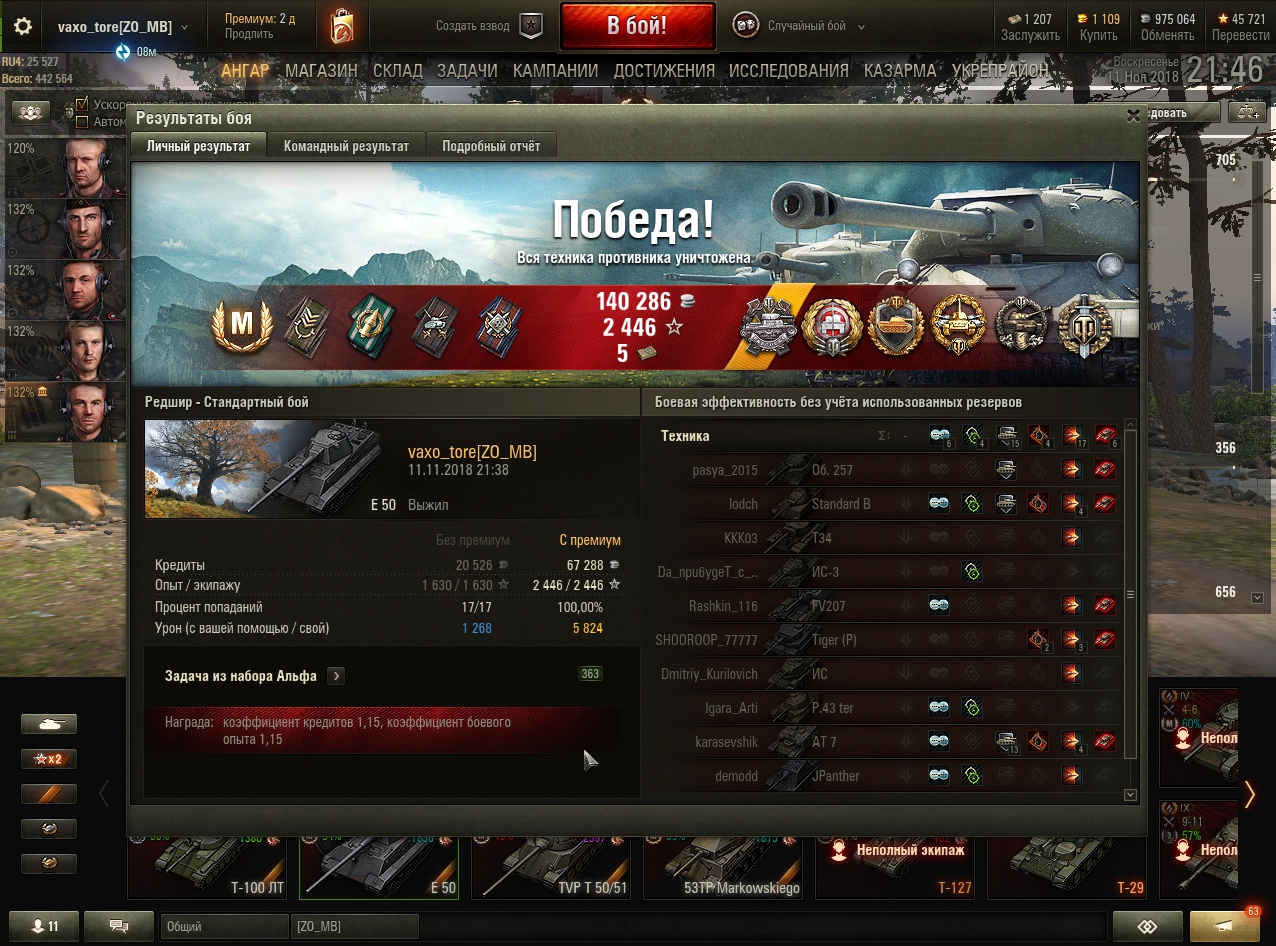Select the TVP T 50/51 tank in carousel
Screen dimensions: 1276x946
(556, 865)
